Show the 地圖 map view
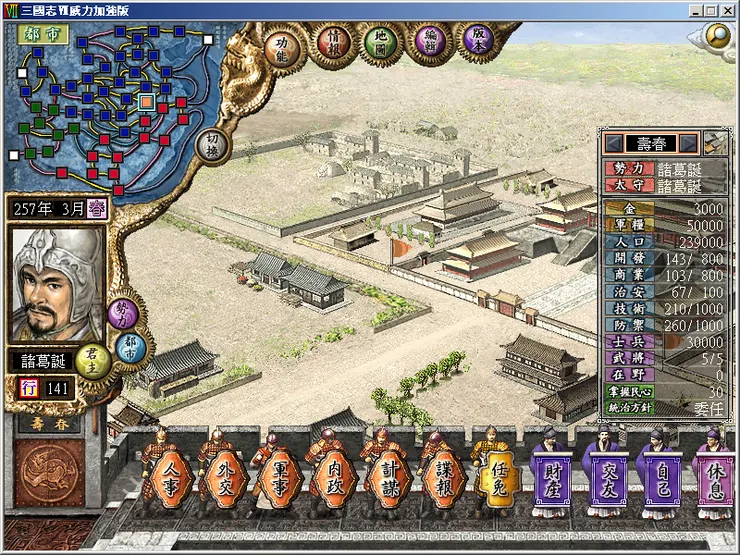 381,44
